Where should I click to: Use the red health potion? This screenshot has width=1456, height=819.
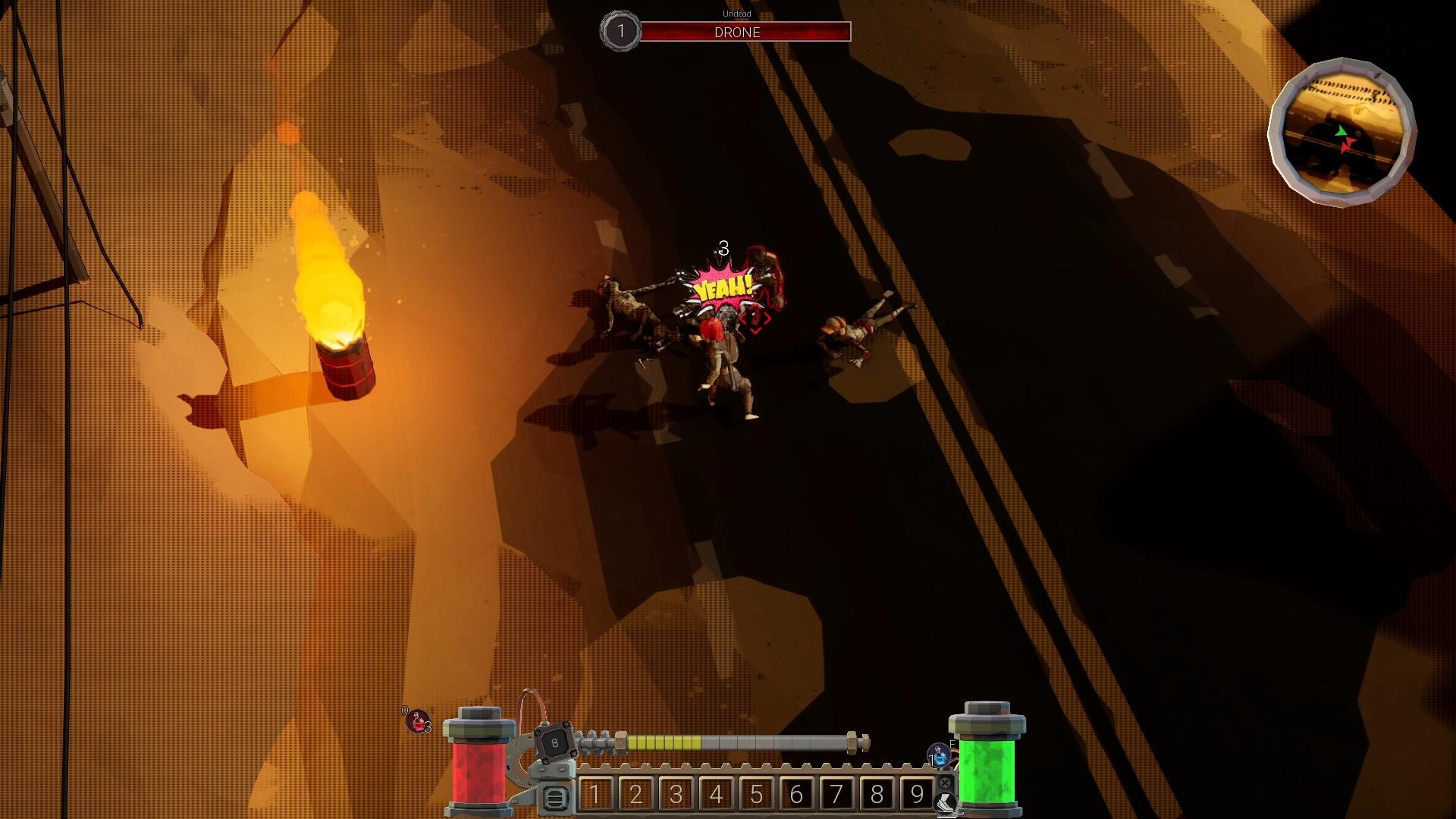tap(417, 720)
